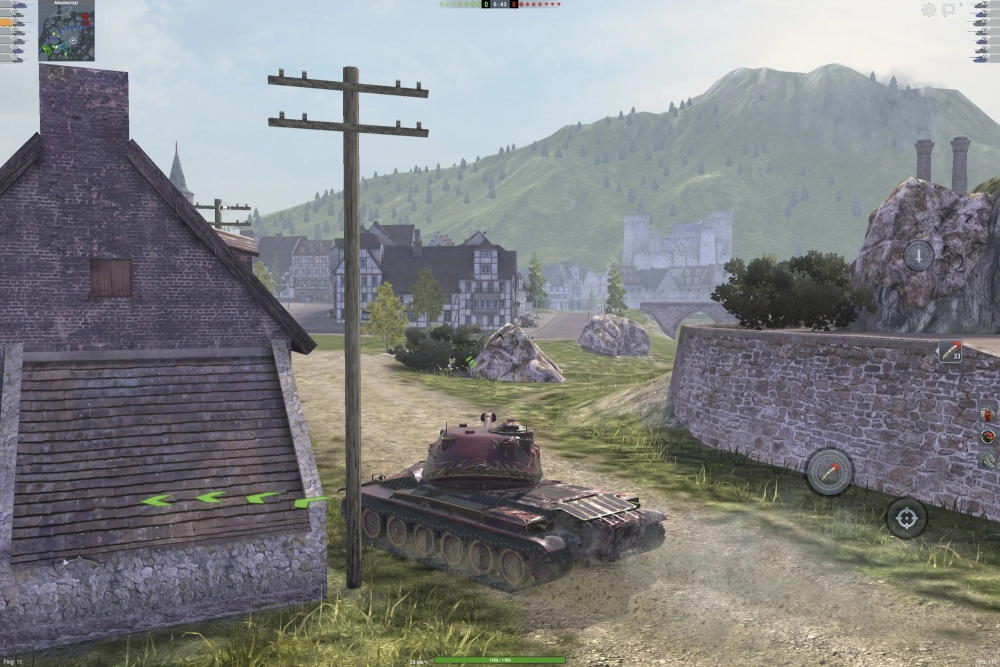
Task: Open the gear settings menu
Action: 929,10
